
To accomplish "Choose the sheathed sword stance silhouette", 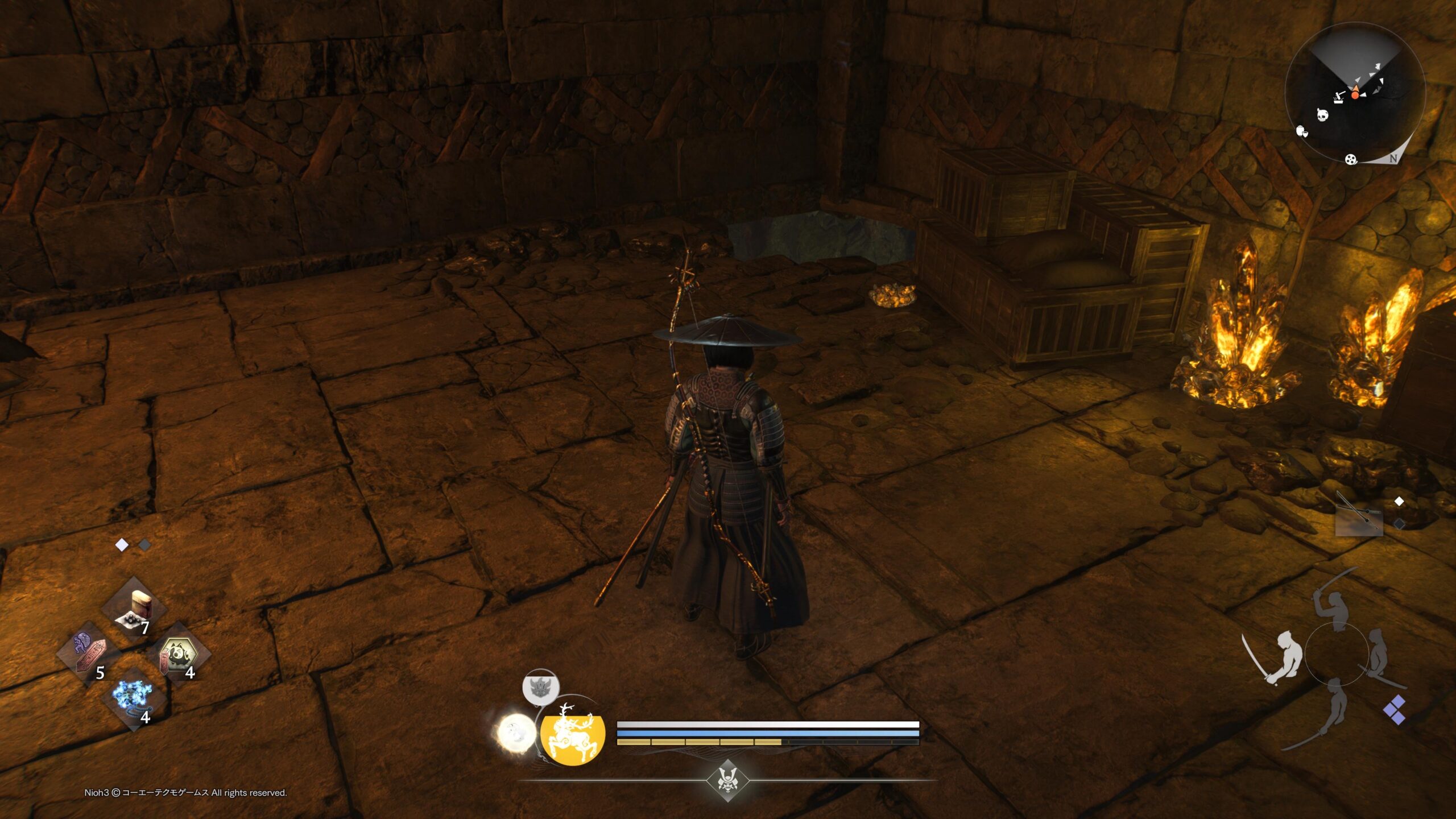I will click(1379, 654).
